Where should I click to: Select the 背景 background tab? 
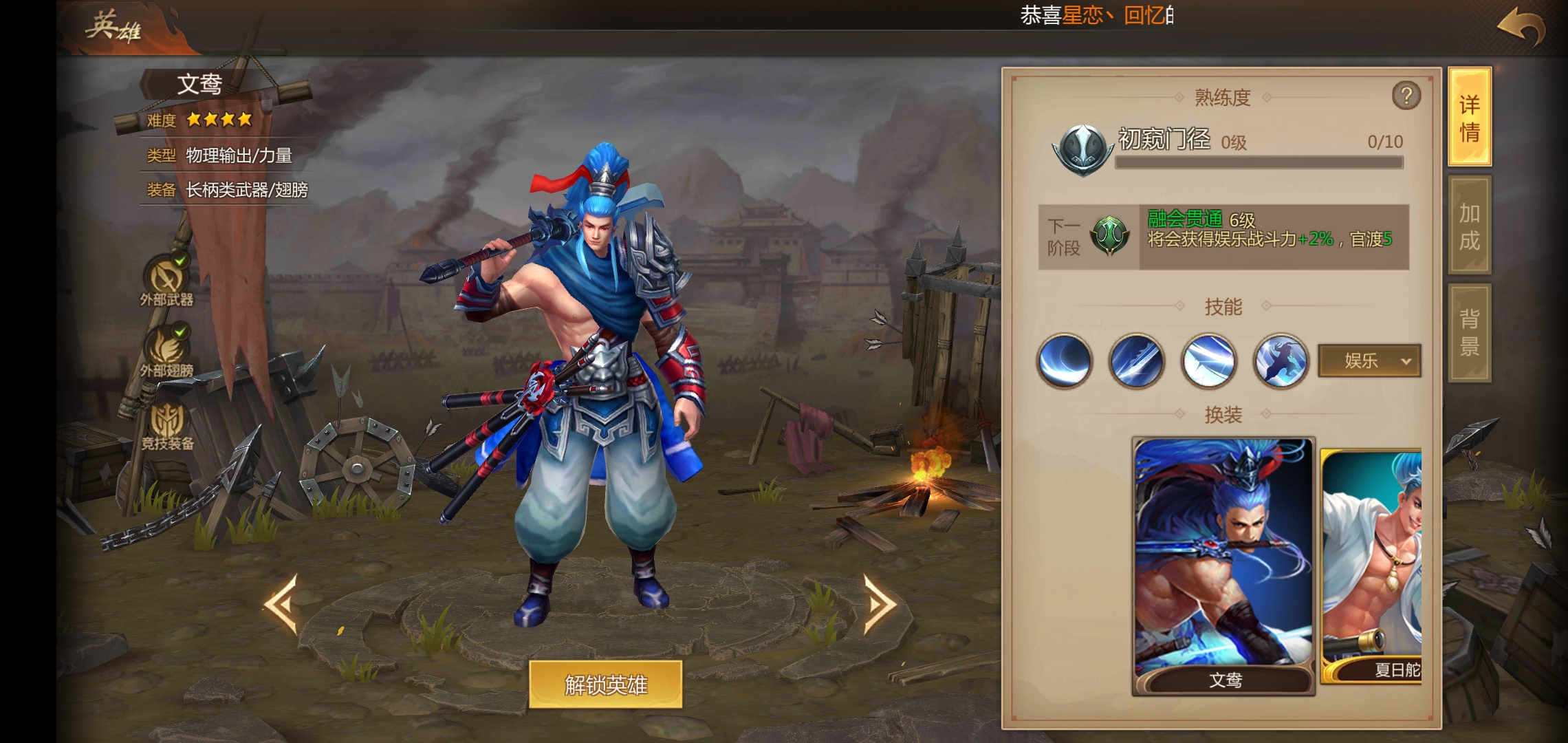pyautogui.click(x=1470, y=332)
